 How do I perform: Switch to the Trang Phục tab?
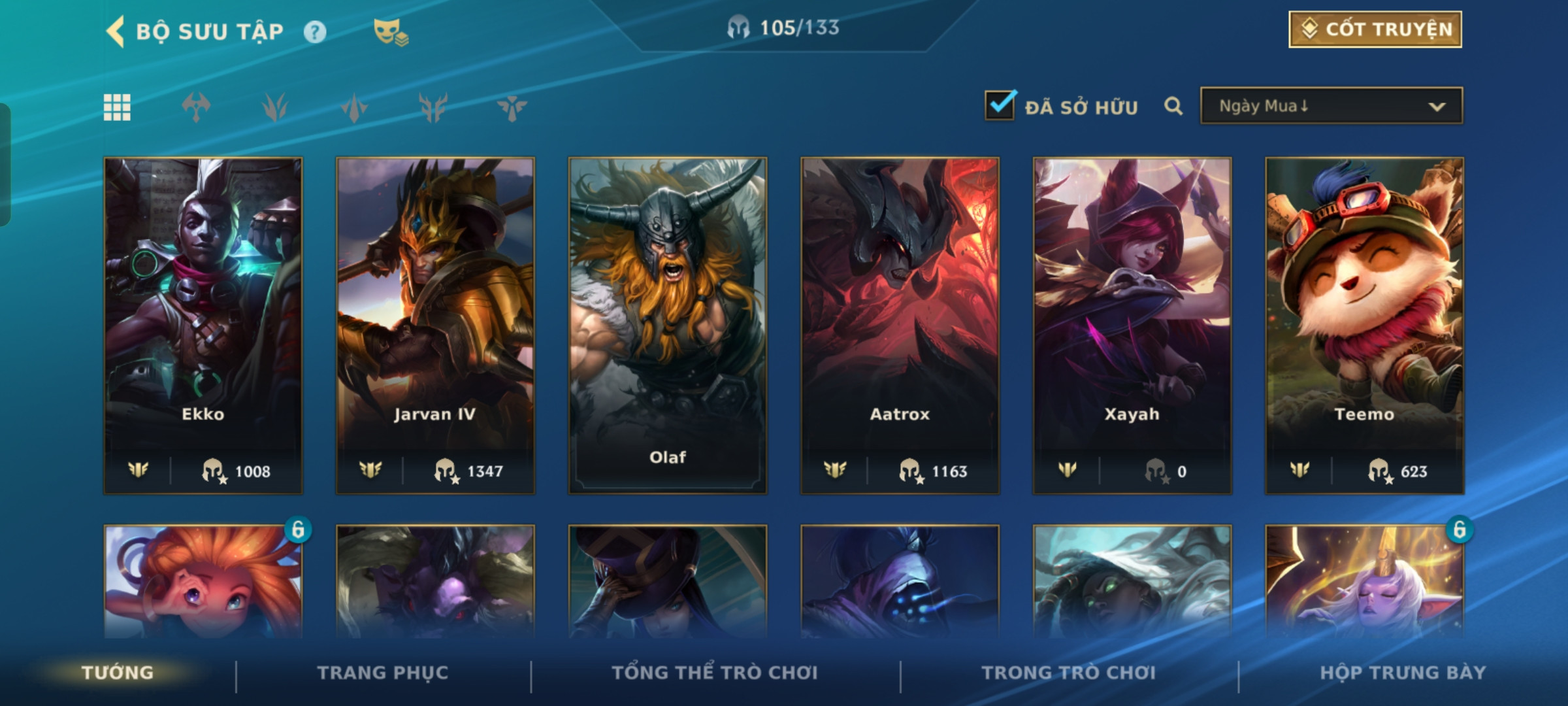[383, 673]
